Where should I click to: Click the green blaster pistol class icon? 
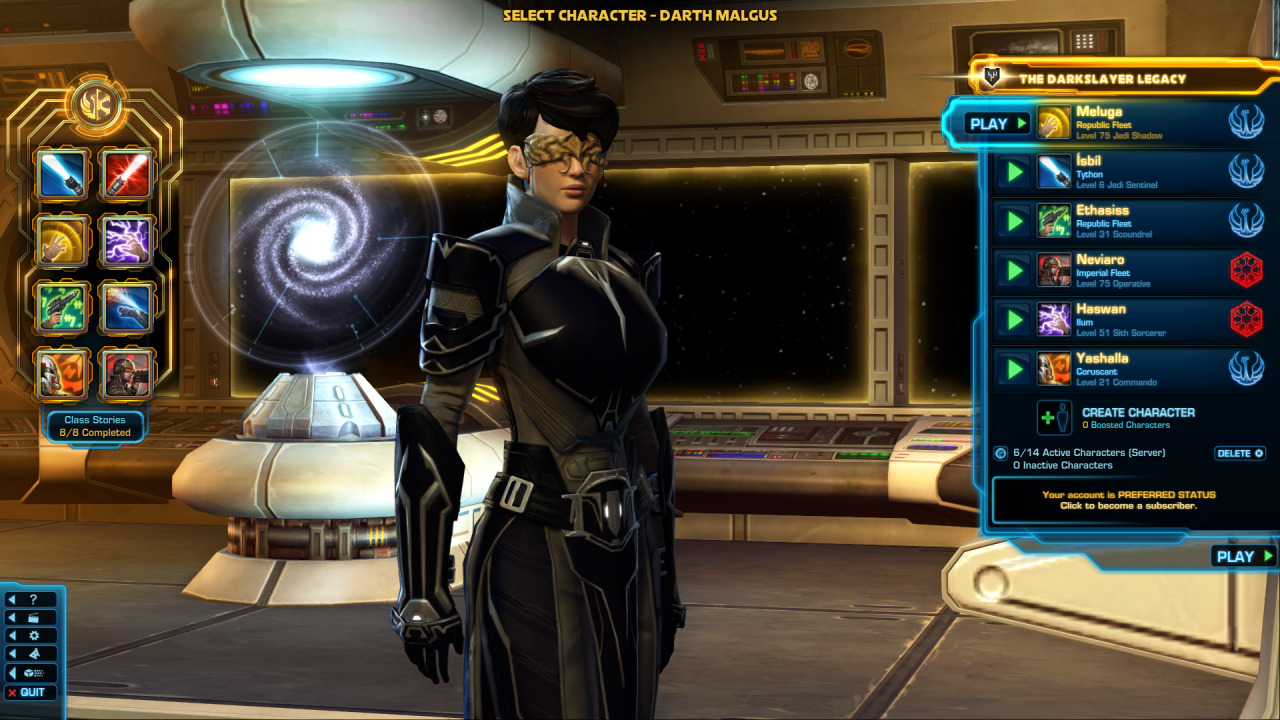(x=63, y=307)
